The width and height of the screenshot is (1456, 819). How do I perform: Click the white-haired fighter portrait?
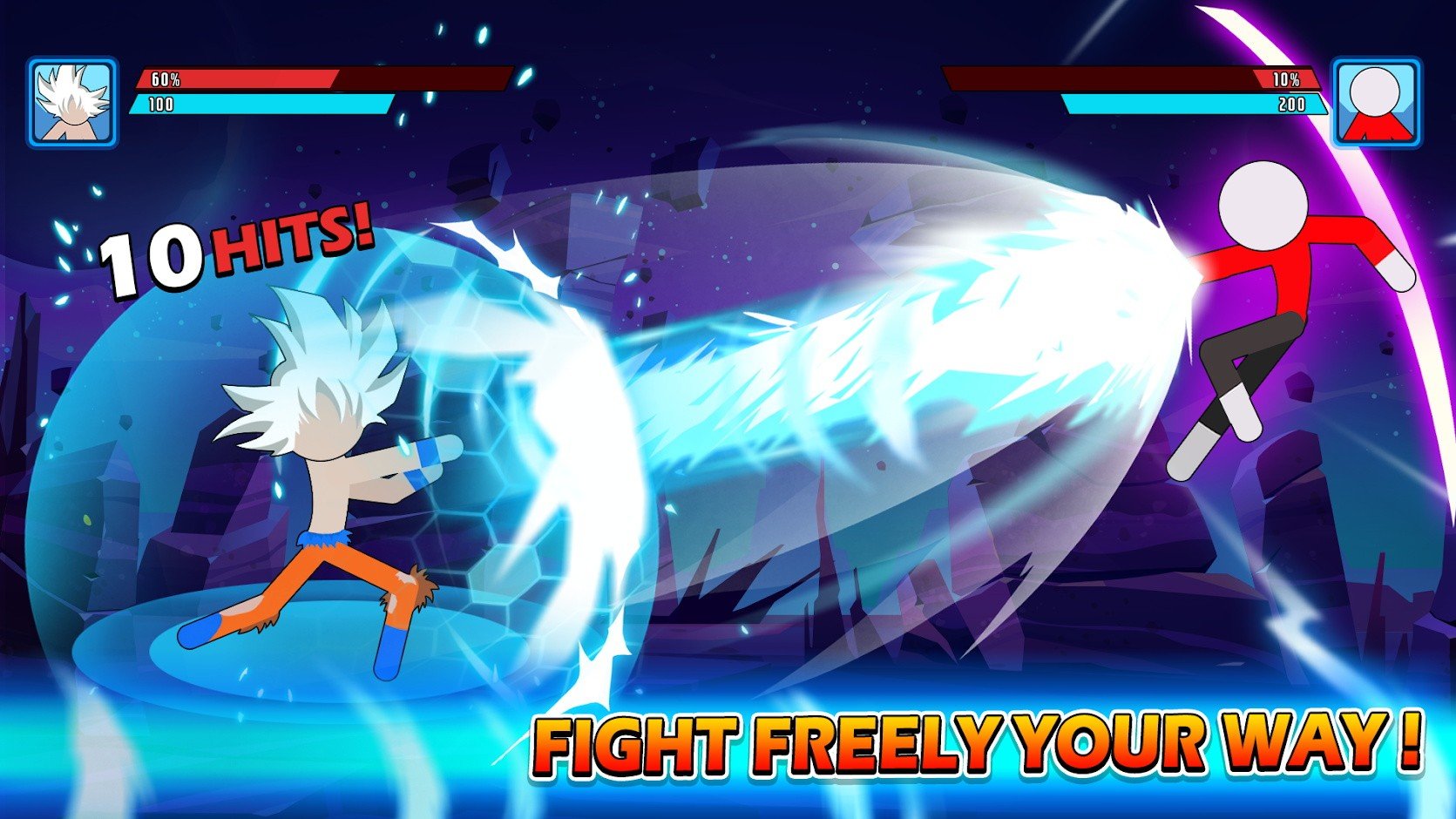[72, 103]
